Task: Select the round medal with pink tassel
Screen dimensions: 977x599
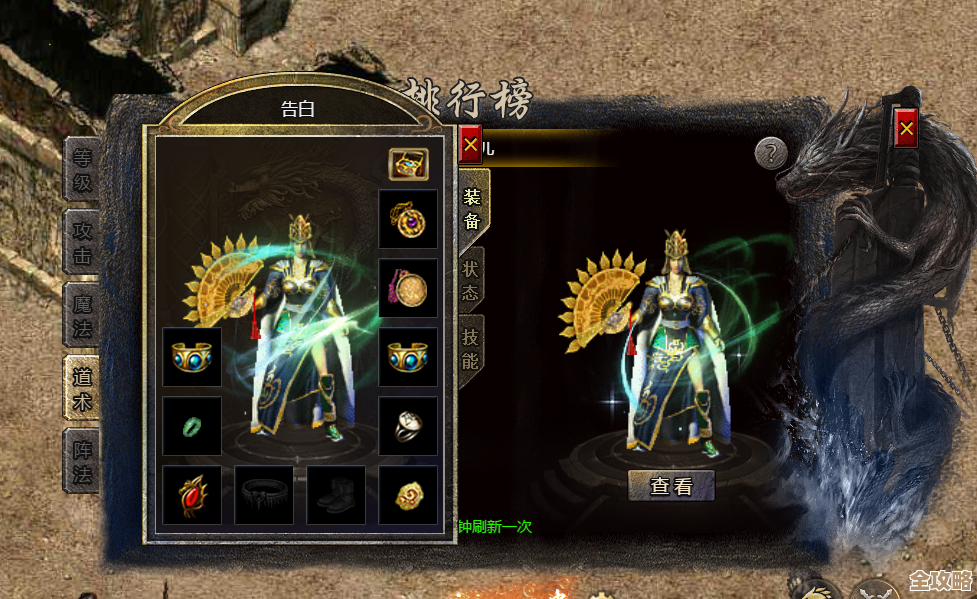Action: pos(408,288)
